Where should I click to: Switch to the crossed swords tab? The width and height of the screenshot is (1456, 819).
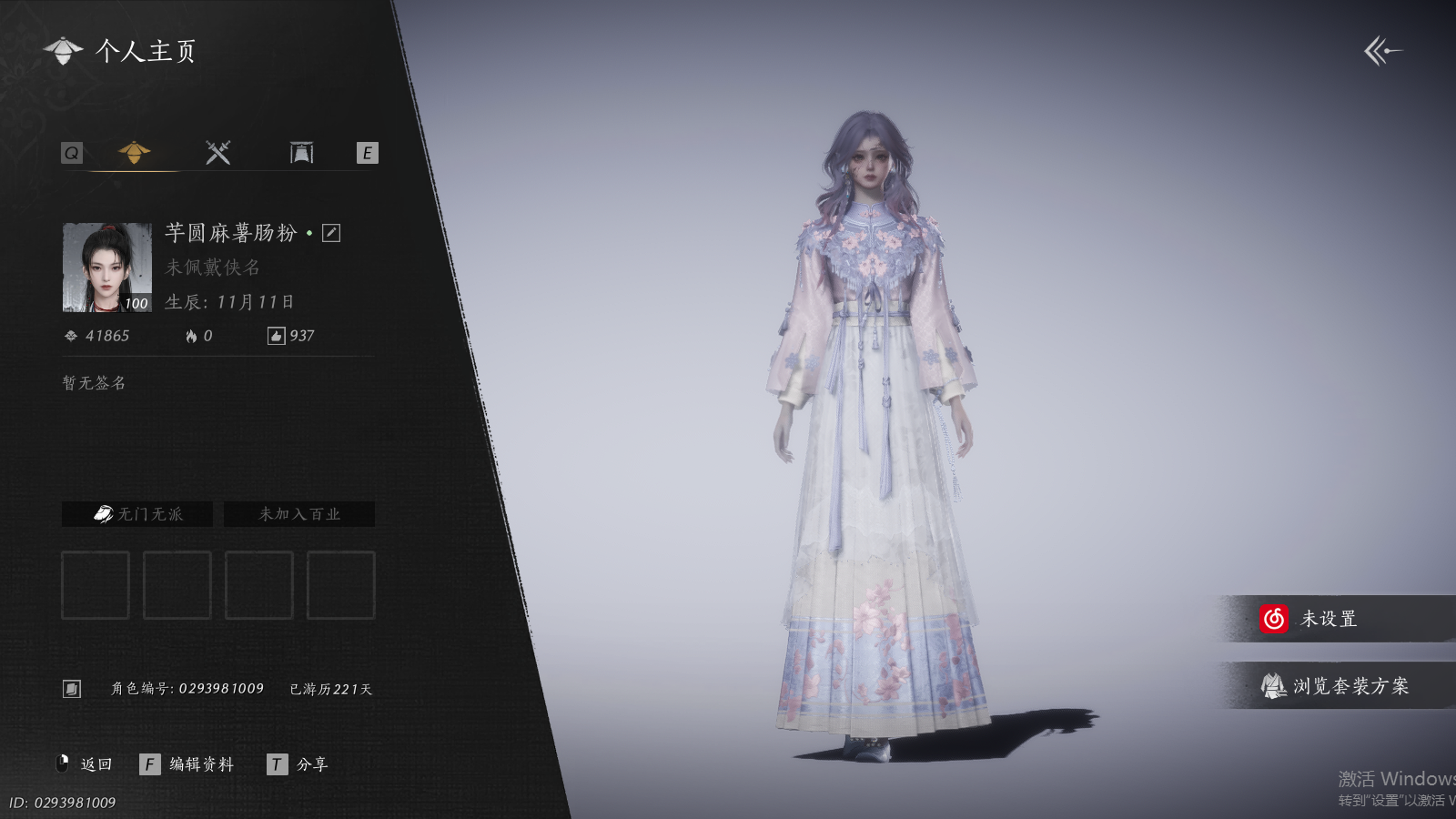(217, 152)
